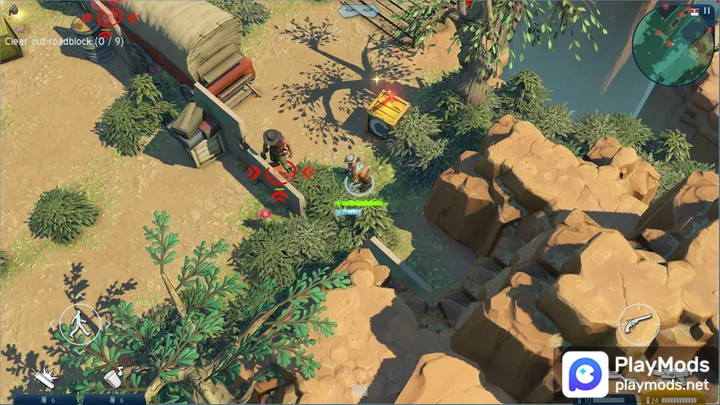Use the noisy tin can distraction item
Image resolution: width=720 pixels, height=405 pixels.
(113, 378)
